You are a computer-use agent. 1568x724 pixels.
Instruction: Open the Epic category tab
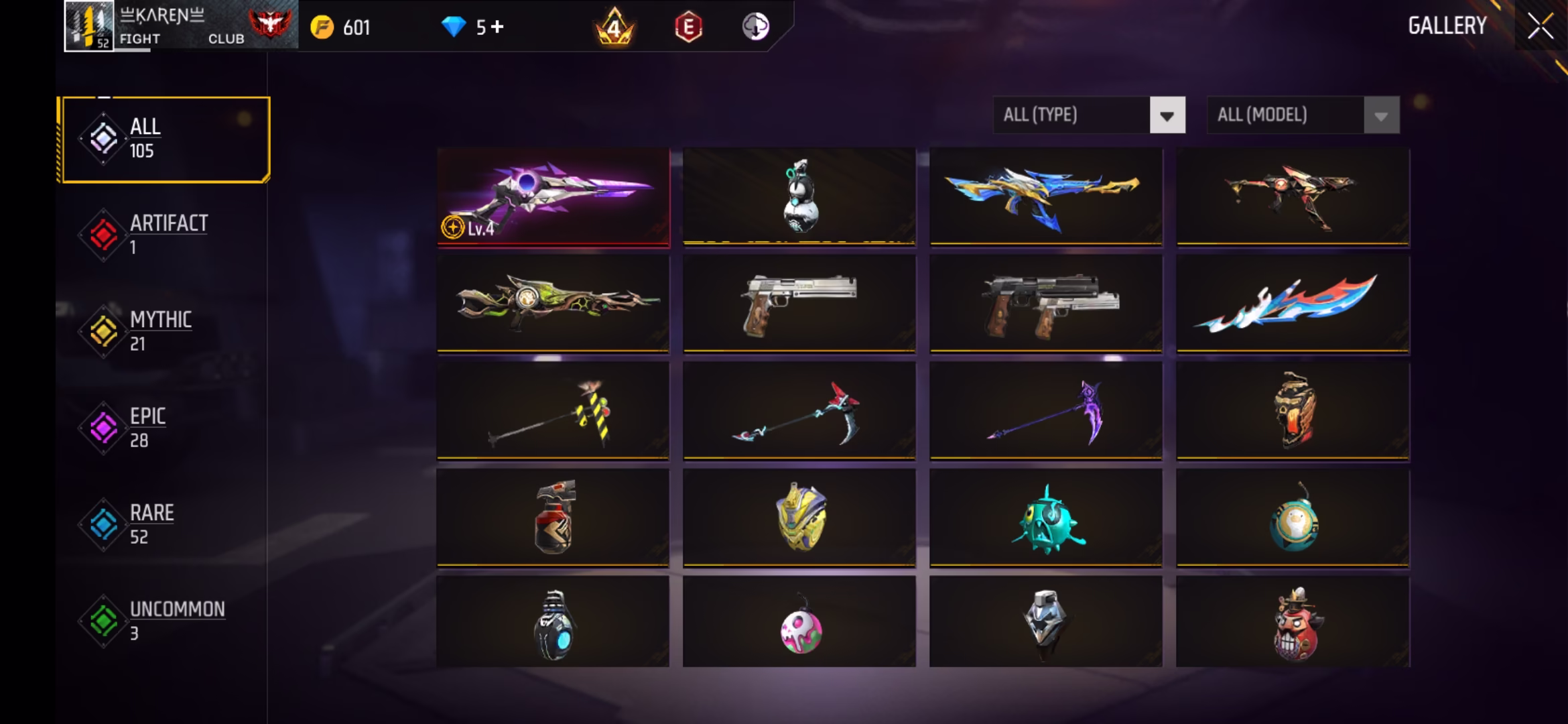(x=165, y=428)
